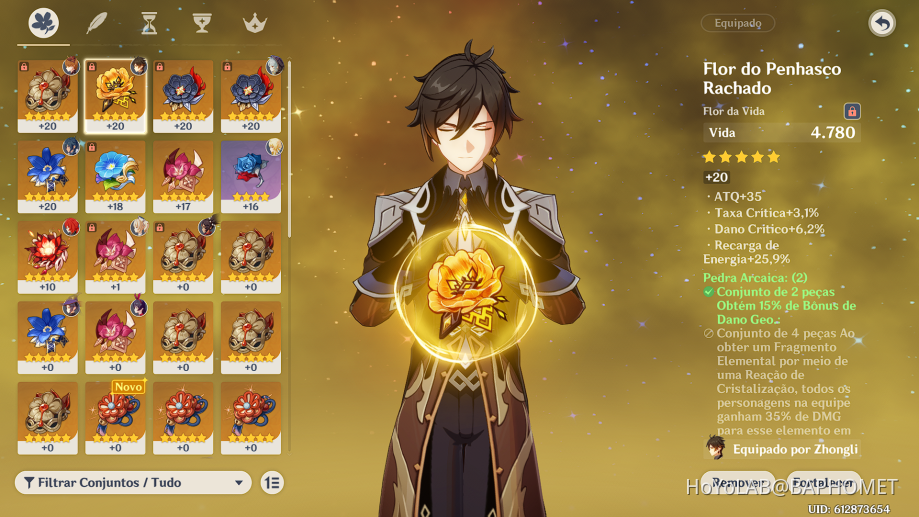This screenshot has height=517, width=919.
Task: Open the sort options list button
Action: pyautogui.click(x=272, y=482)
